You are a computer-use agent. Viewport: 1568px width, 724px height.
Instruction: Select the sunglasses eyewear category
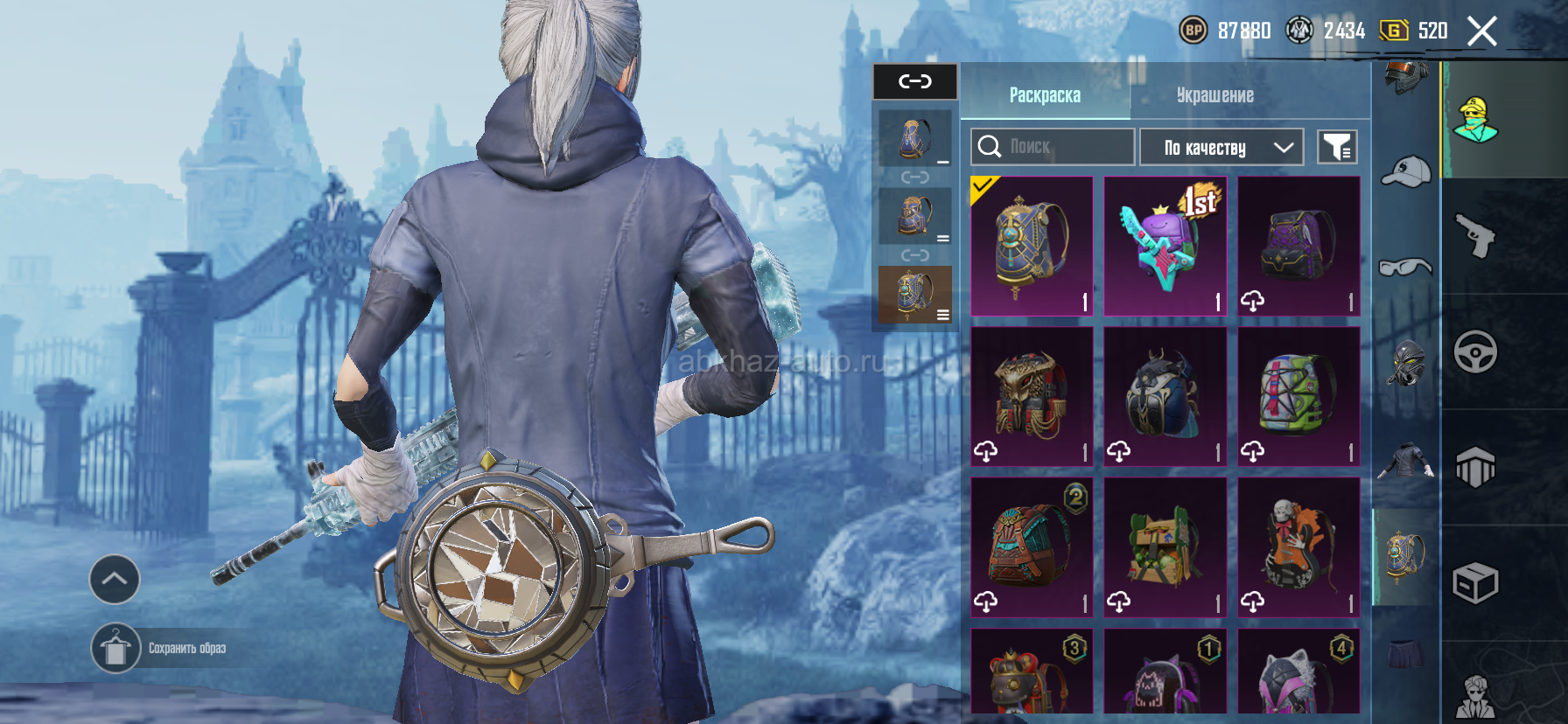(1405, 267)
